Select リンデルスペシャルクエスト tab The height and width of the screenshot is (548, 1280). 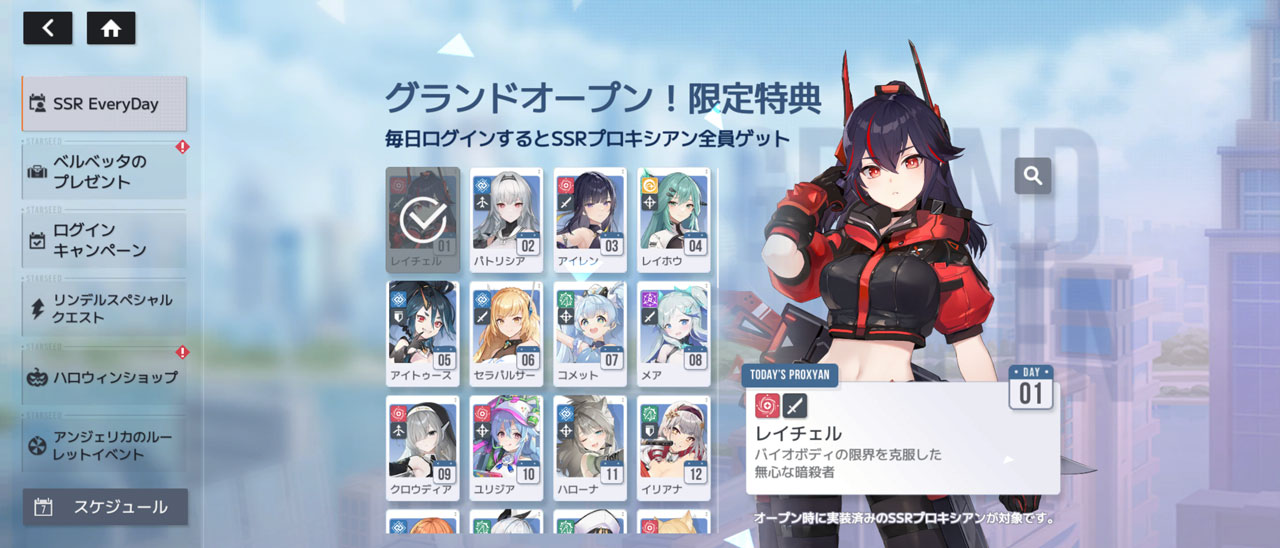point(104,308)
